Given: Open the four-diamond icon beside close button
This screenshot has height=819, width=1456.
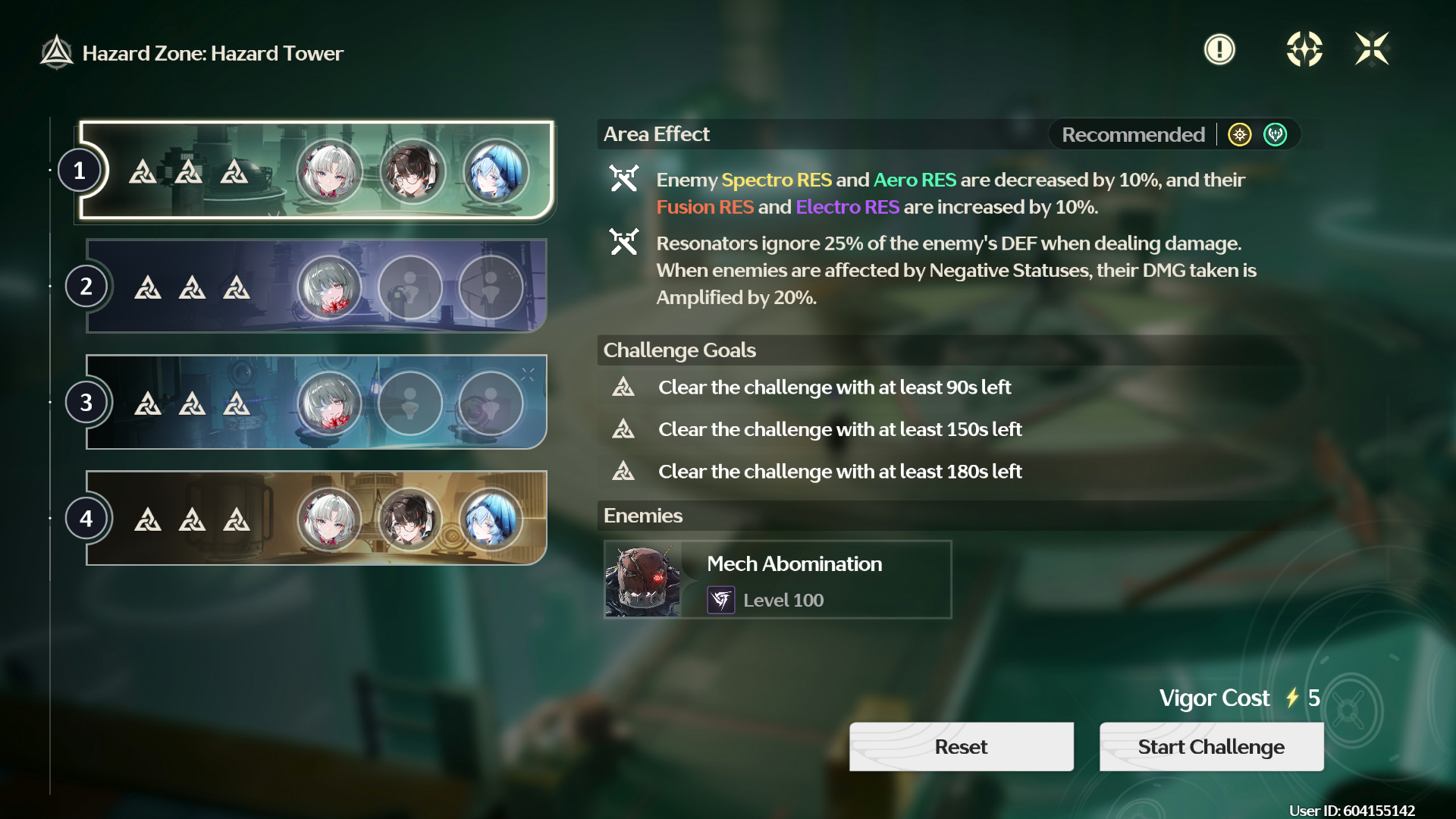Looking at the screenshot, I should [x=1304, y=50].
